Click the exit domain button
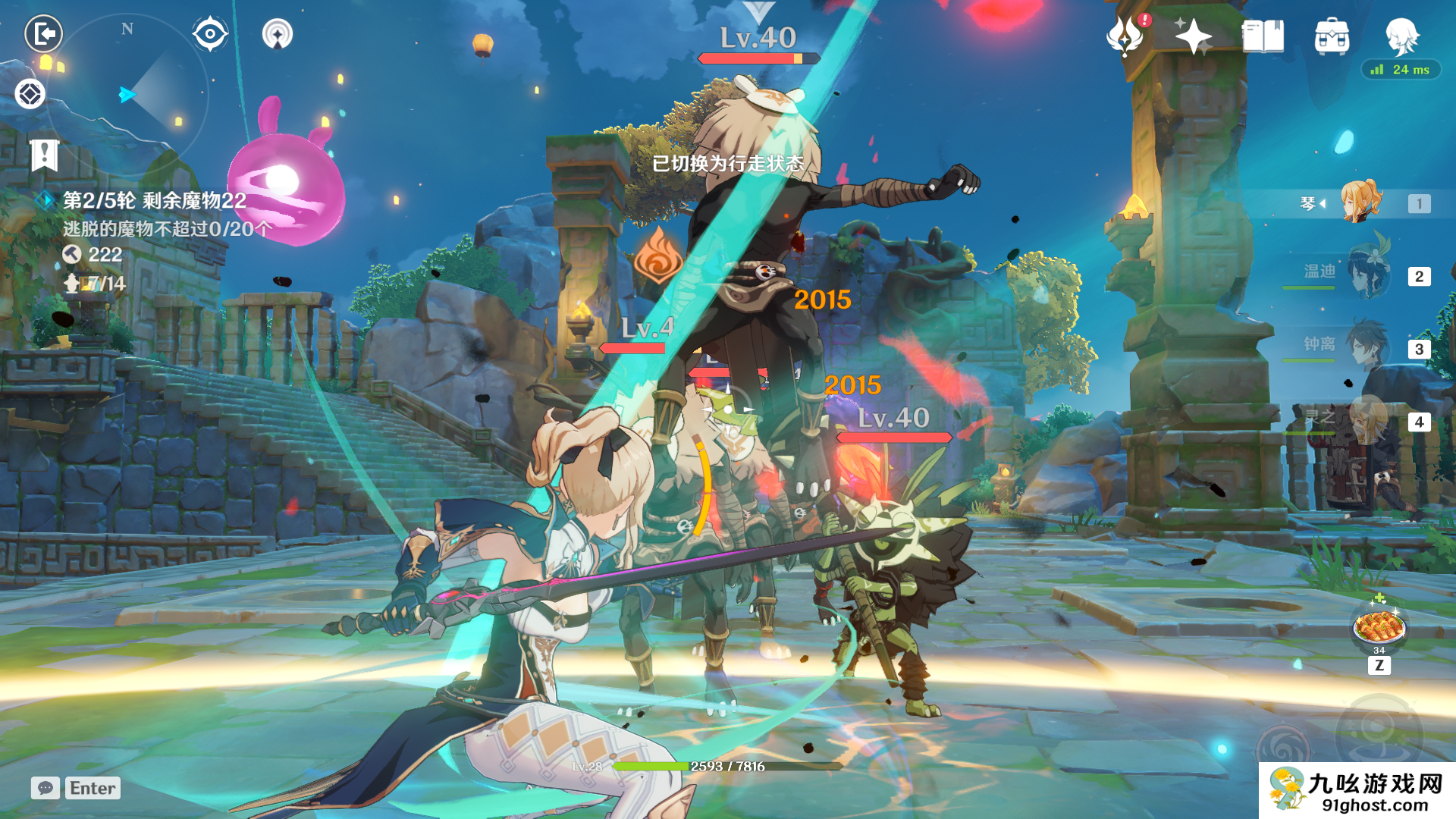1456x819 pixels. pyautogui.click(x=43, y=34)
